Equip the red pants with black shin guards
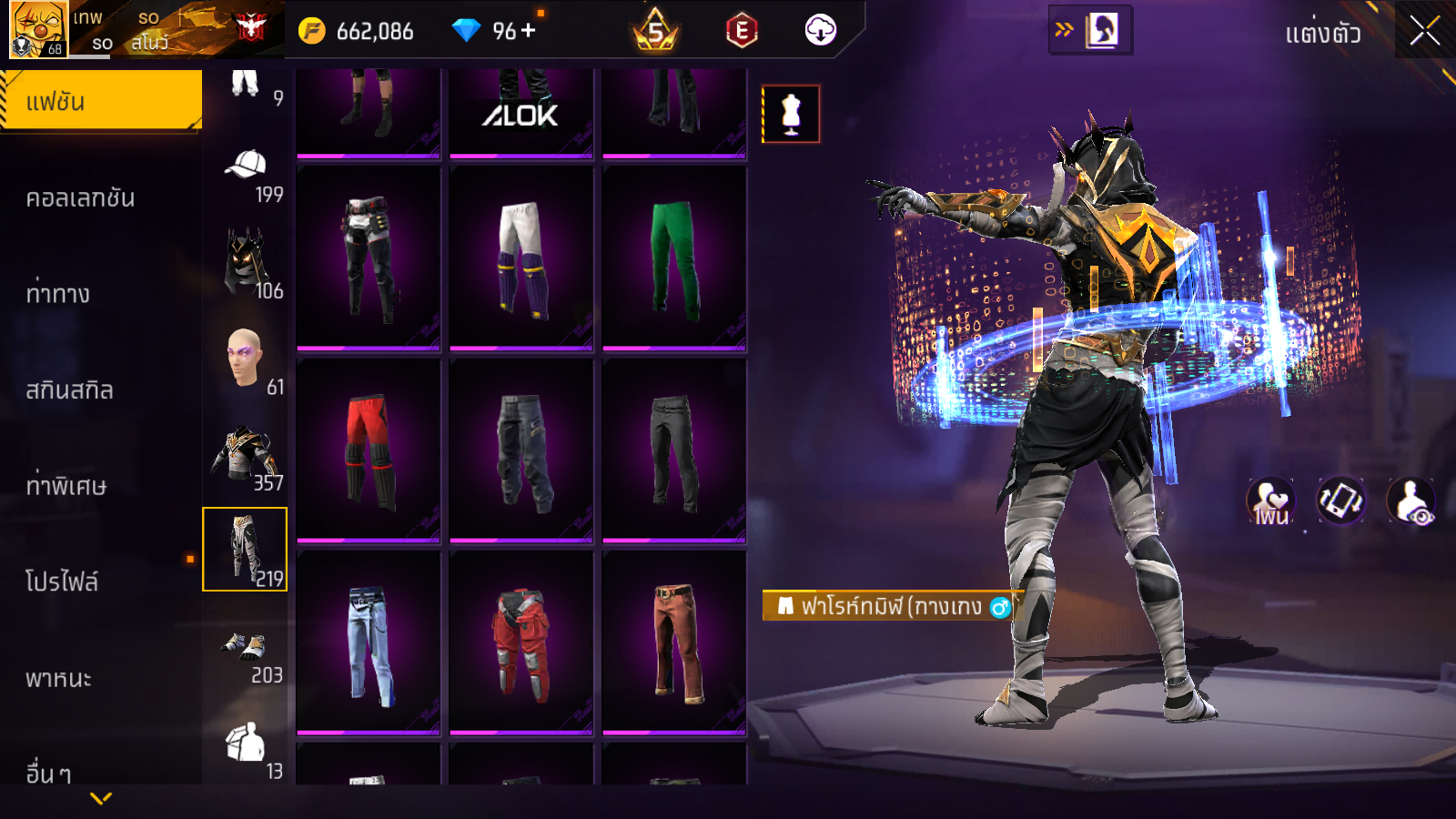 point(369,451)
